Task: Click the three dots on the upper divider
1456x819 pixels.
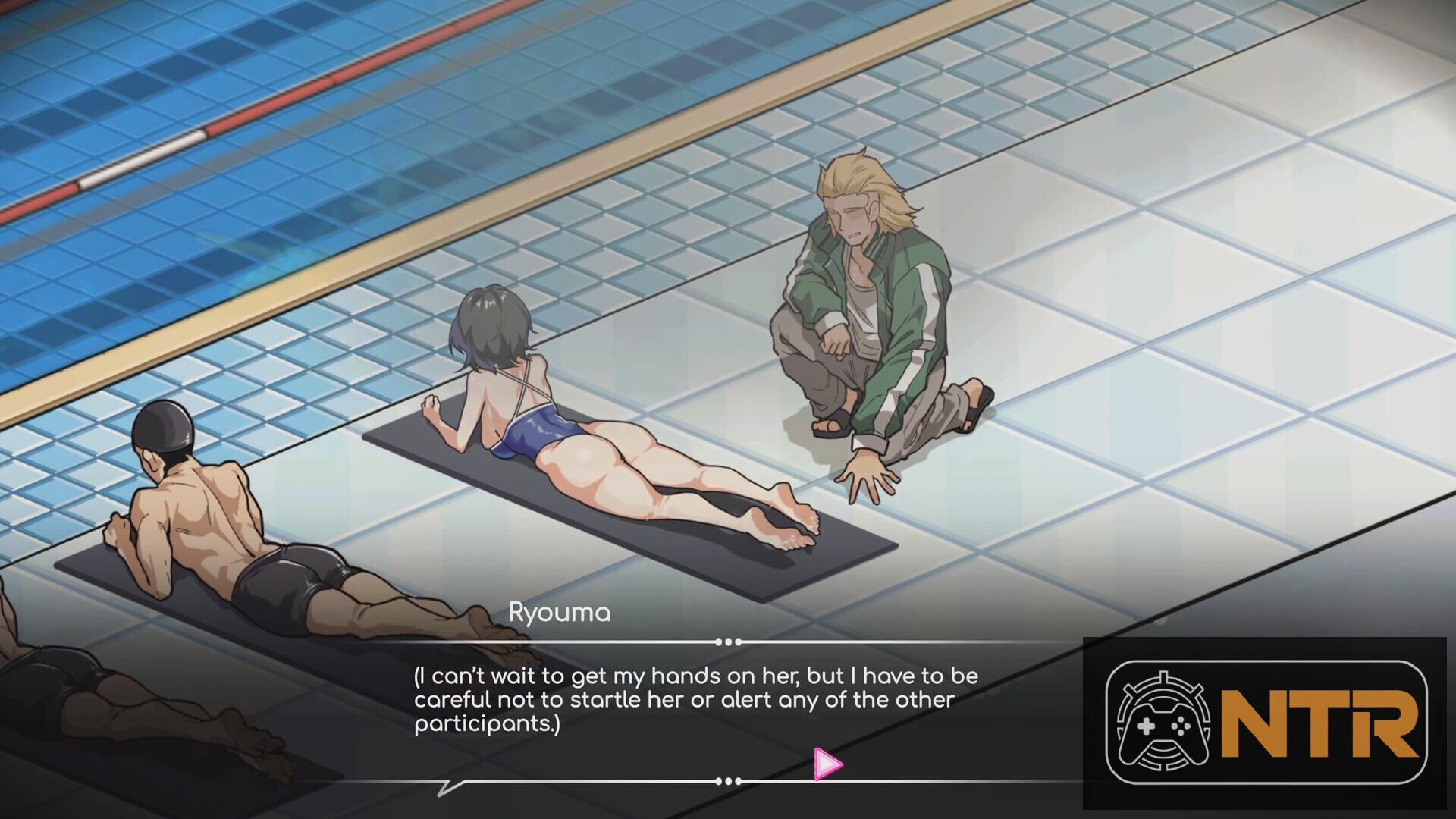Action: point(730,639)
